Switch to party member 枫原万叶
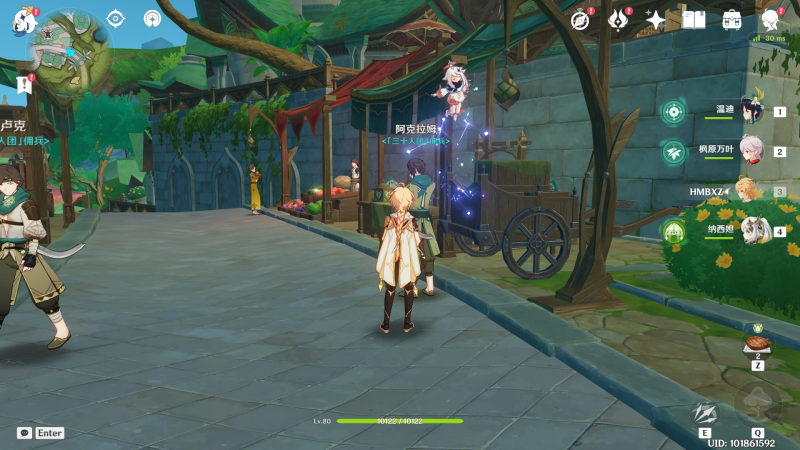Viewport: 800px width, 450px height. (751, 151)
